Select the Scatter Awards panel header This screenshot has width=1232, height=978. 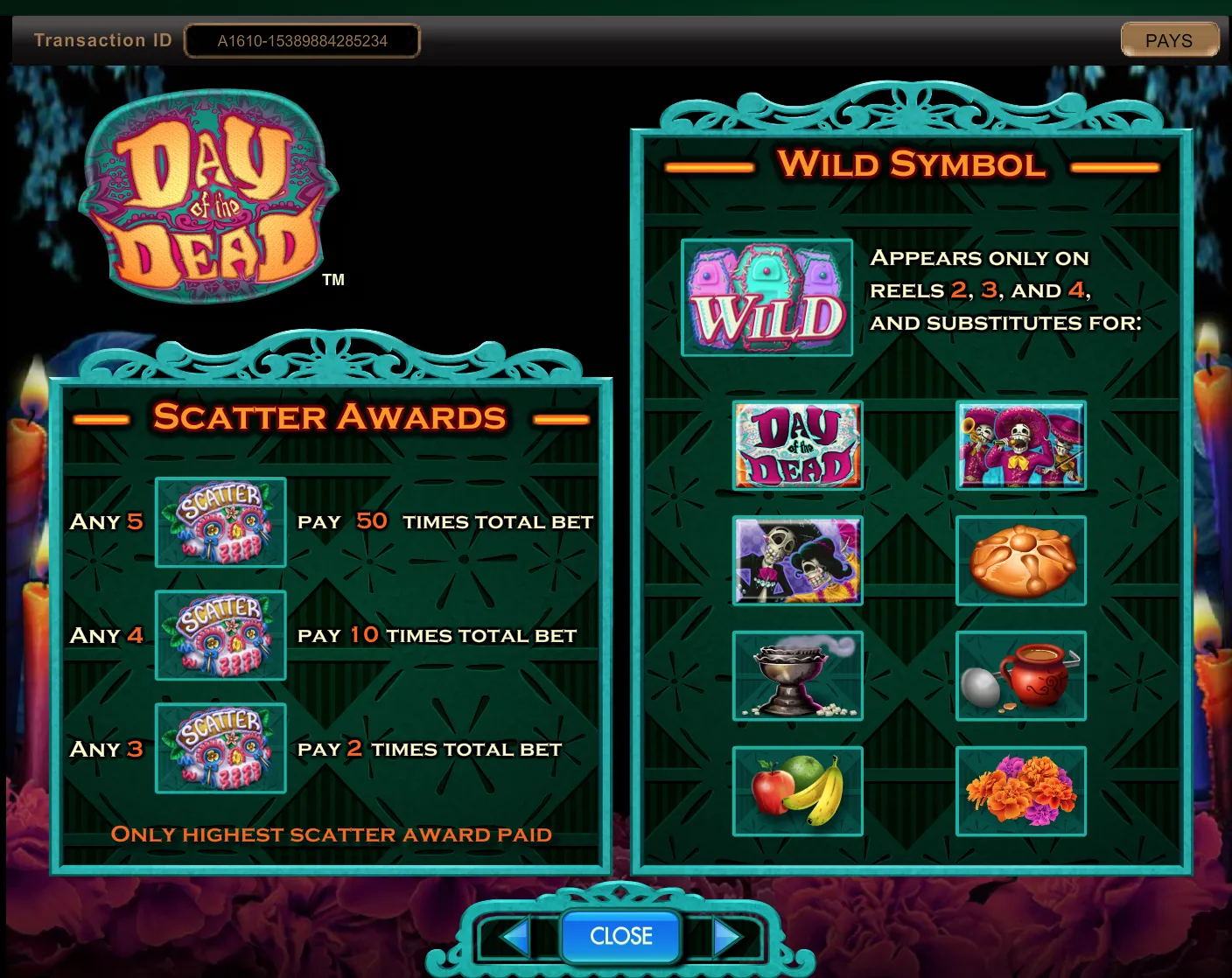click(x=331, y=417)
